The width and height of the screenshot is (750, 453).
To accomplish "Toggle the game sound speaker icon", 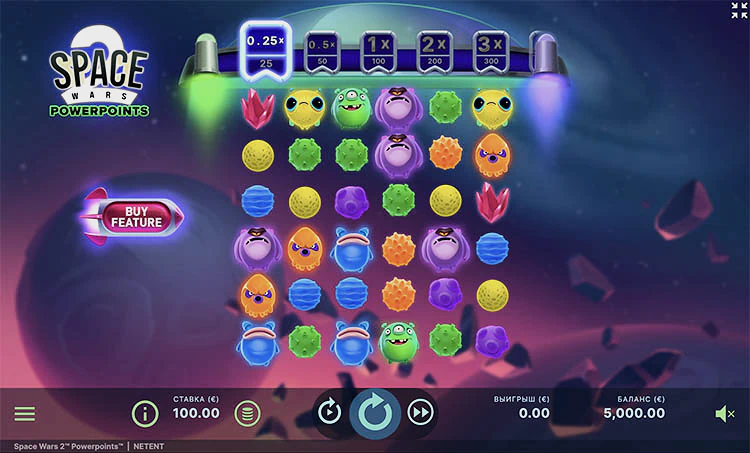I will tap(725, 413).
